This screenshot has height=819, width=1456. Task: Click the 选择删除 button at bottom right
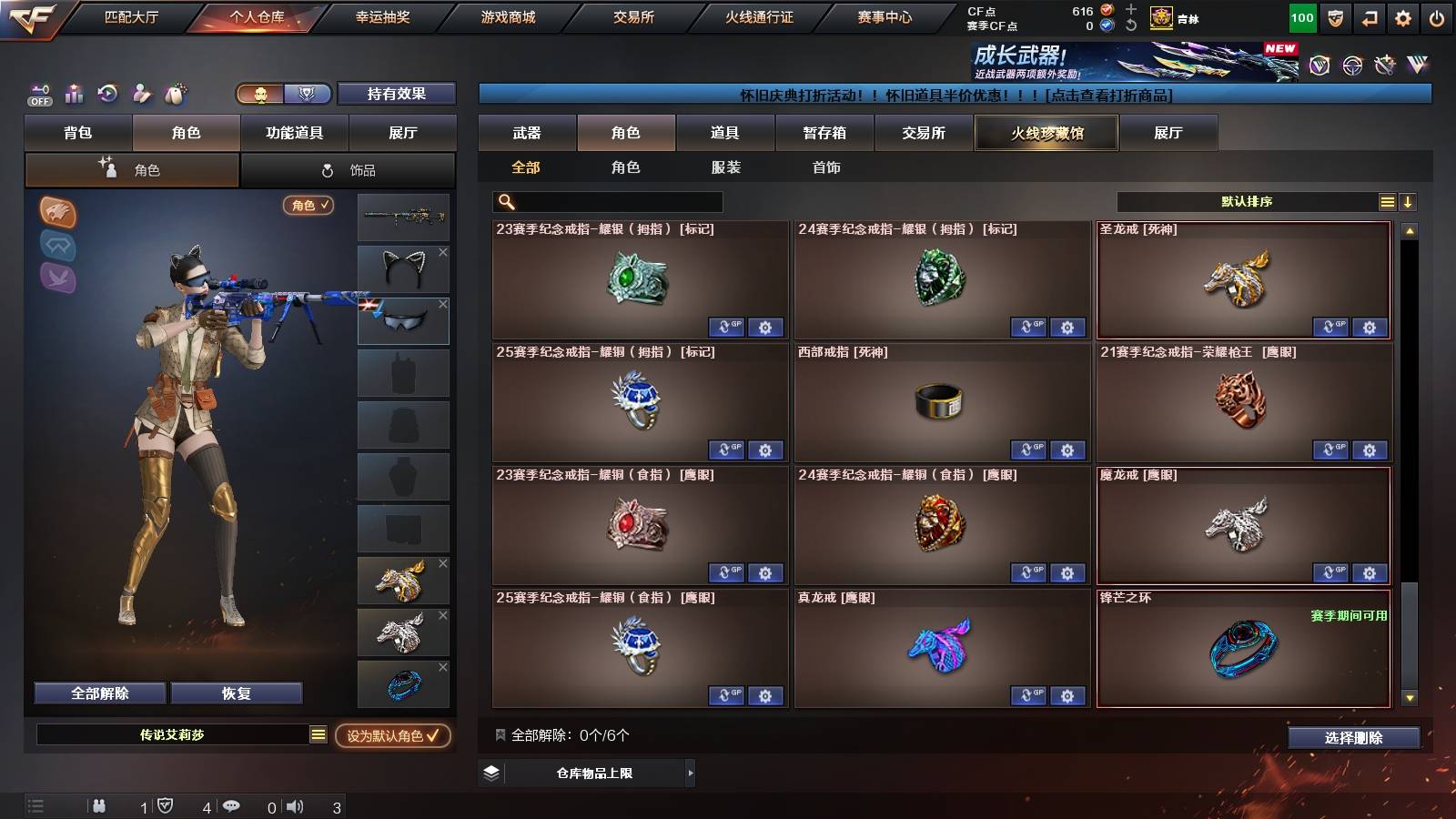(1353, 738)
